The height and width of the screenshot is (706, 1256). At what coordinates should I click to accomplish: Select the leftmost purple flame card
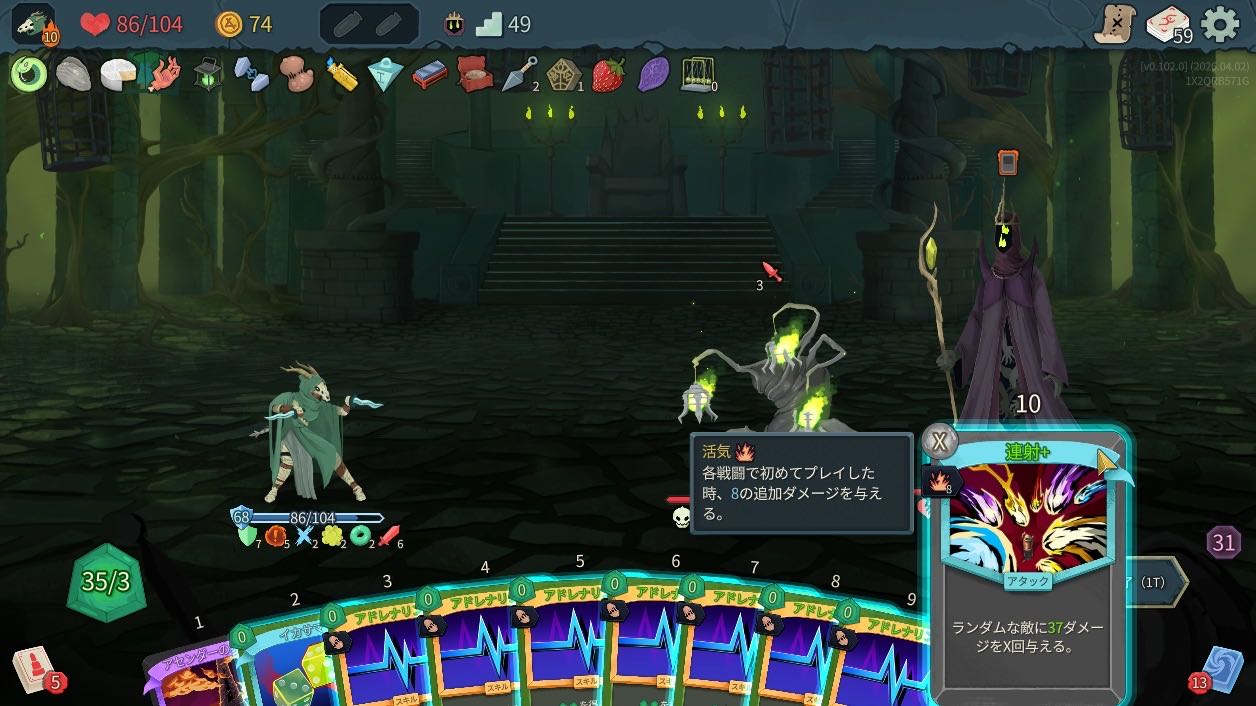(x=190, y=680)
